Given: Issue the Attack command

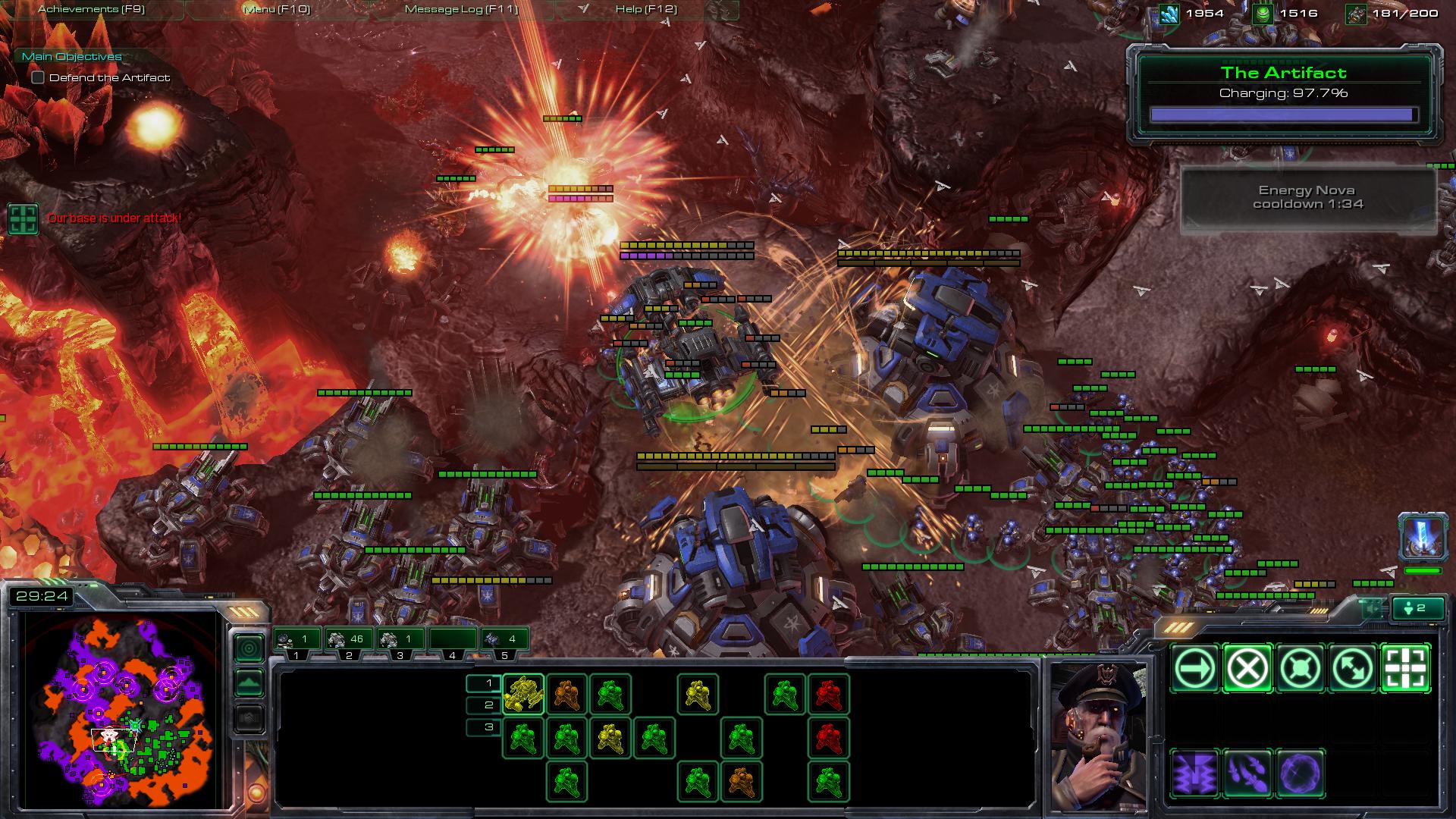Looking at the screenshot, I should point(1406,668).
